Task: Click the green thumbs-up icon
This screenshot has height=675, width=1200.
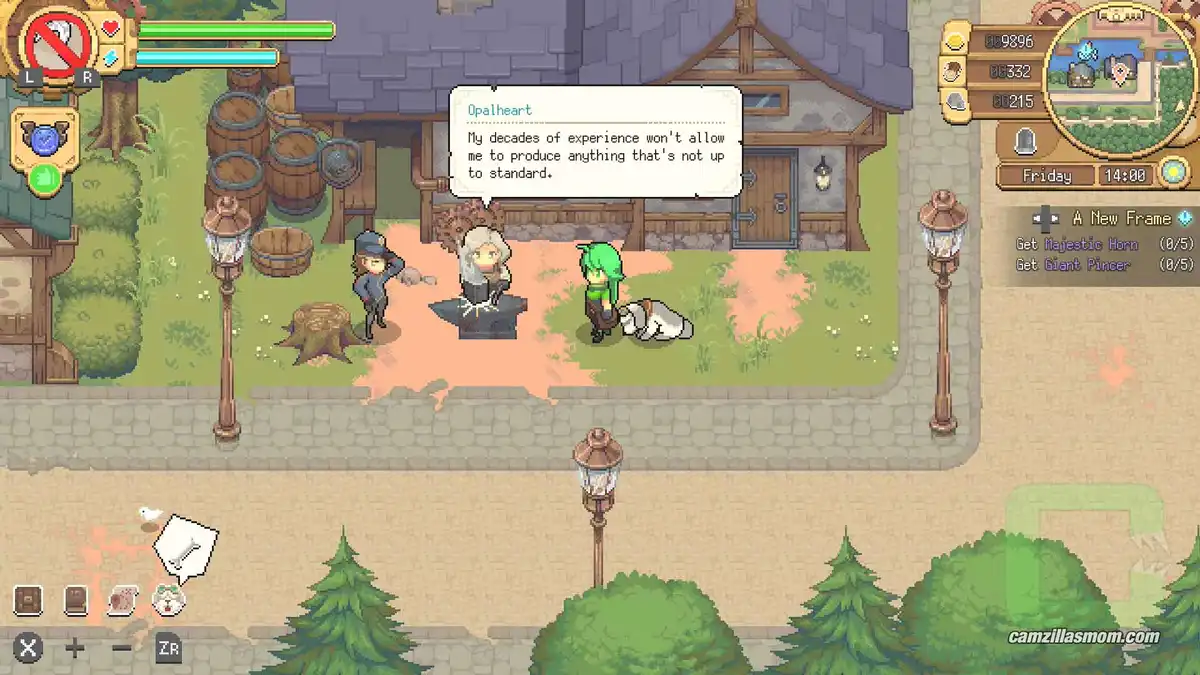Action: coord(44,180)
